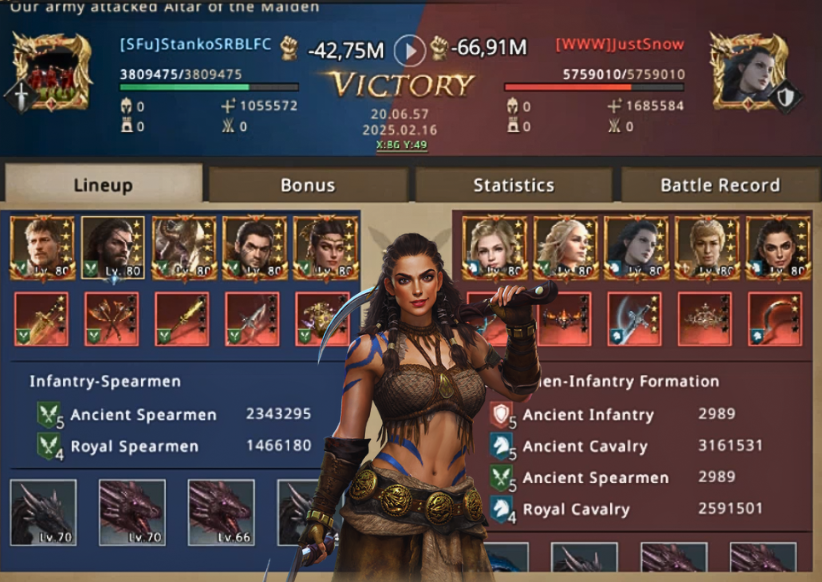Viewport: 822px width, 582px height.
Task: Select the level 66 dragon
Action: (220, 512)
